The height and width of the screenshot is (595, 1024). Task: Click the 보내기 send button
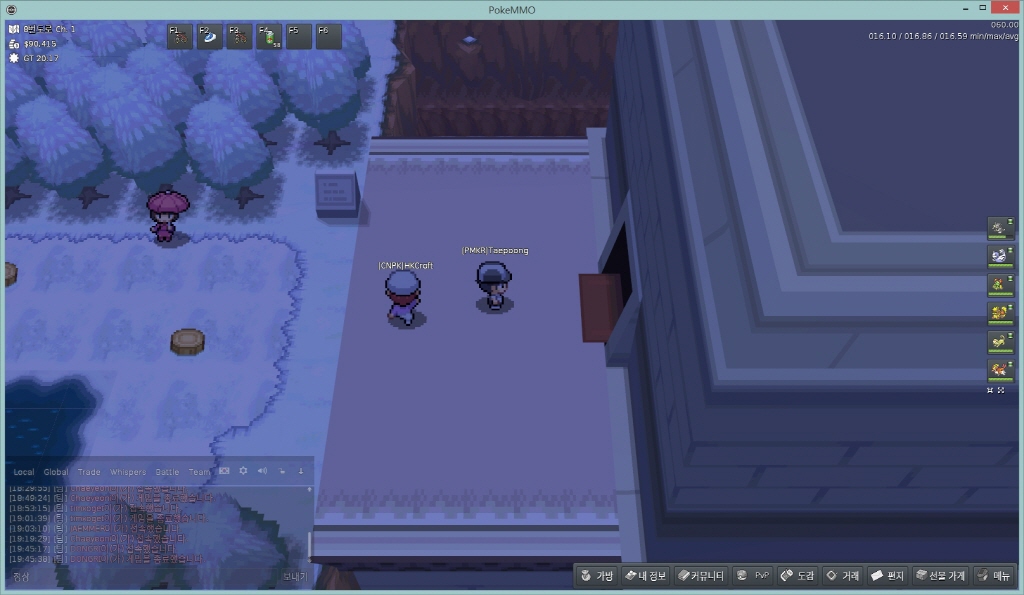click(294, 577)
